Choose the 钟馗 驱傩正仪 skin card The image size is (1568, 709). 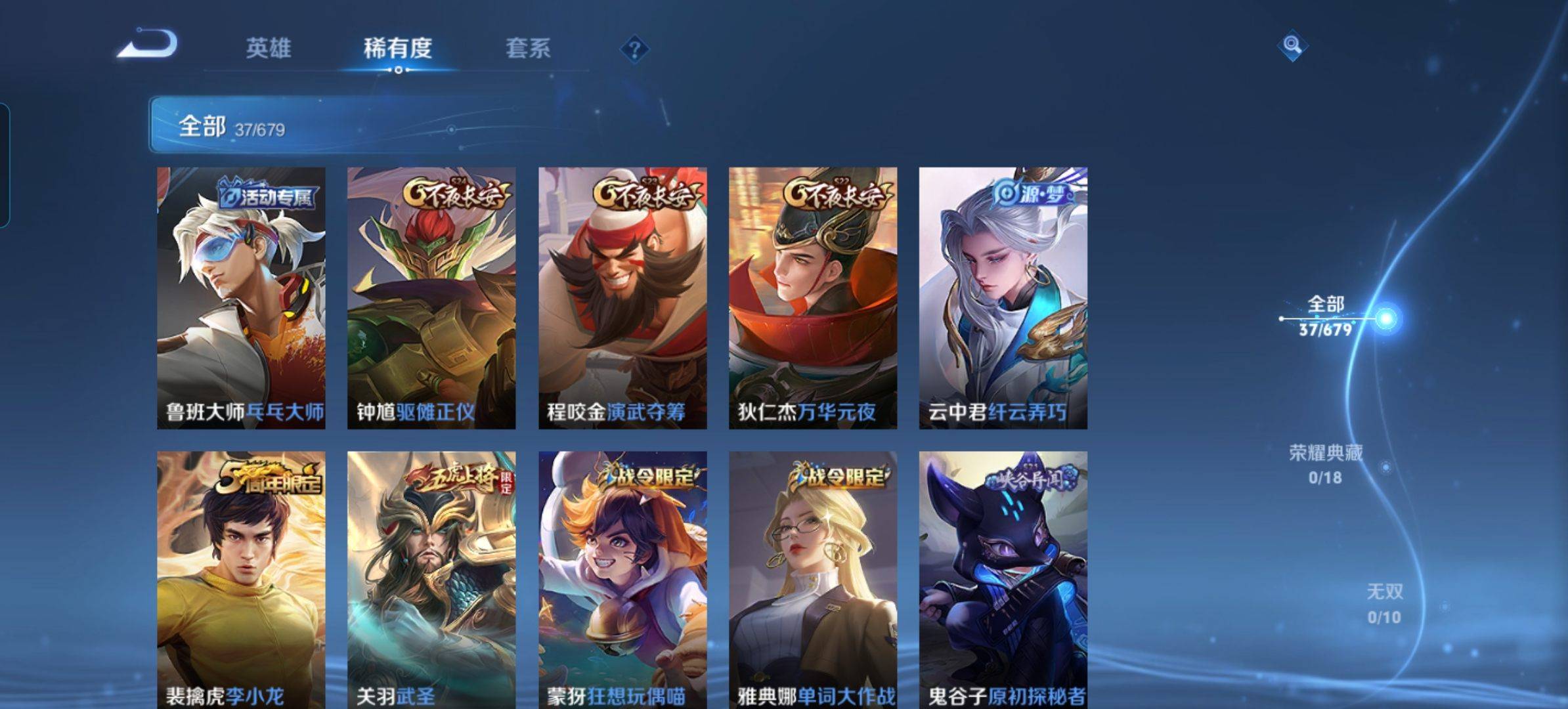(x=431, y=298)
